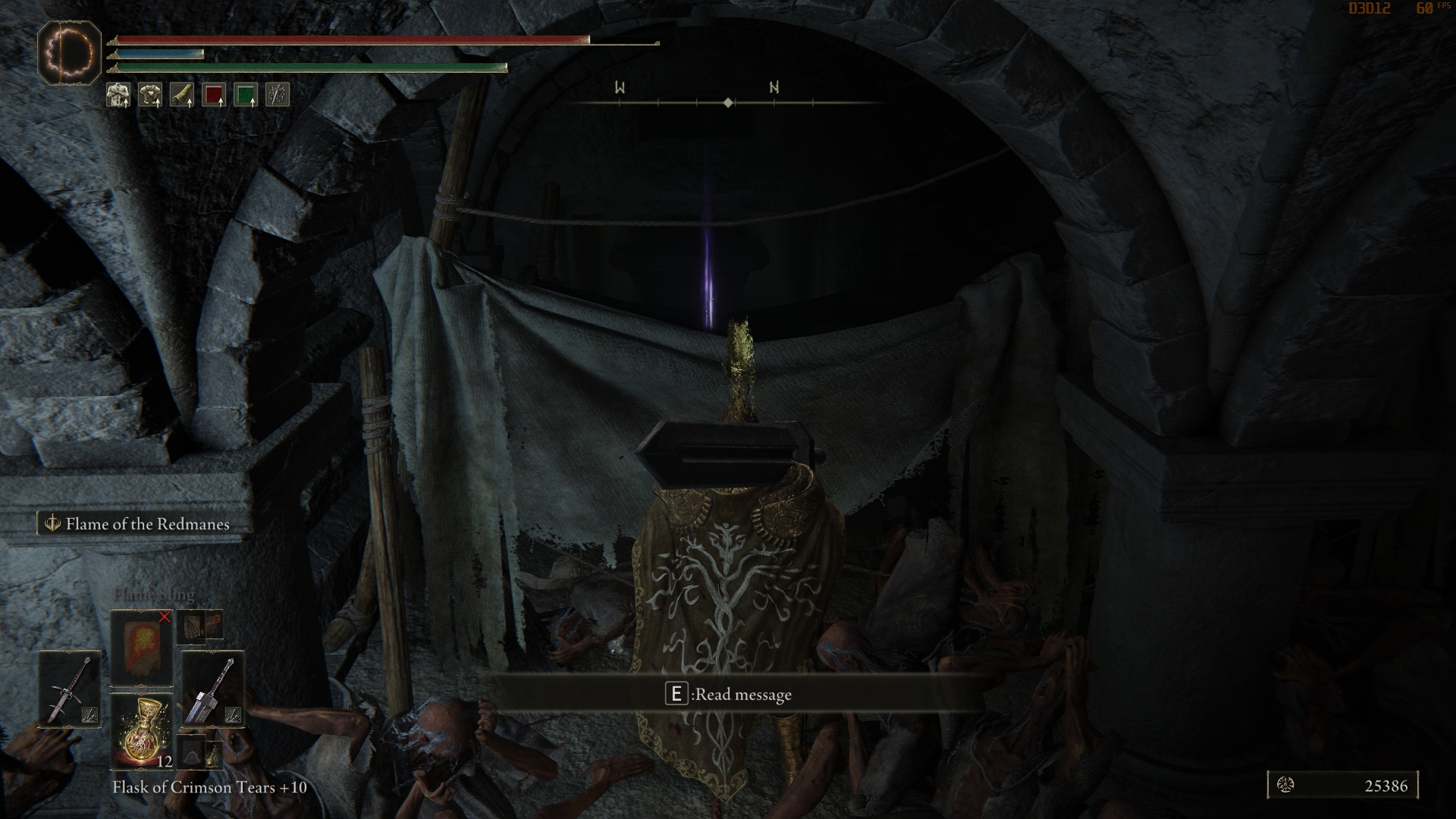Select the goatskin hide buff icon

click(182, 95)
